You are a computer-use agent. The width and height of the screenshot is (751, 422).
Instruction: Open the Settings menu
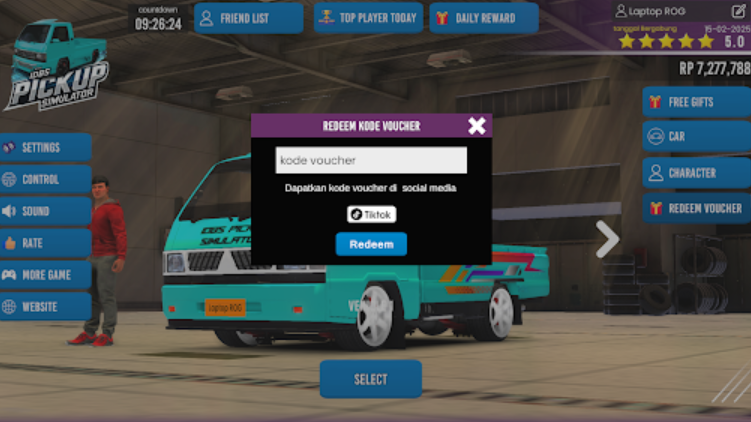pyautogui.click(x=45, y=147)
